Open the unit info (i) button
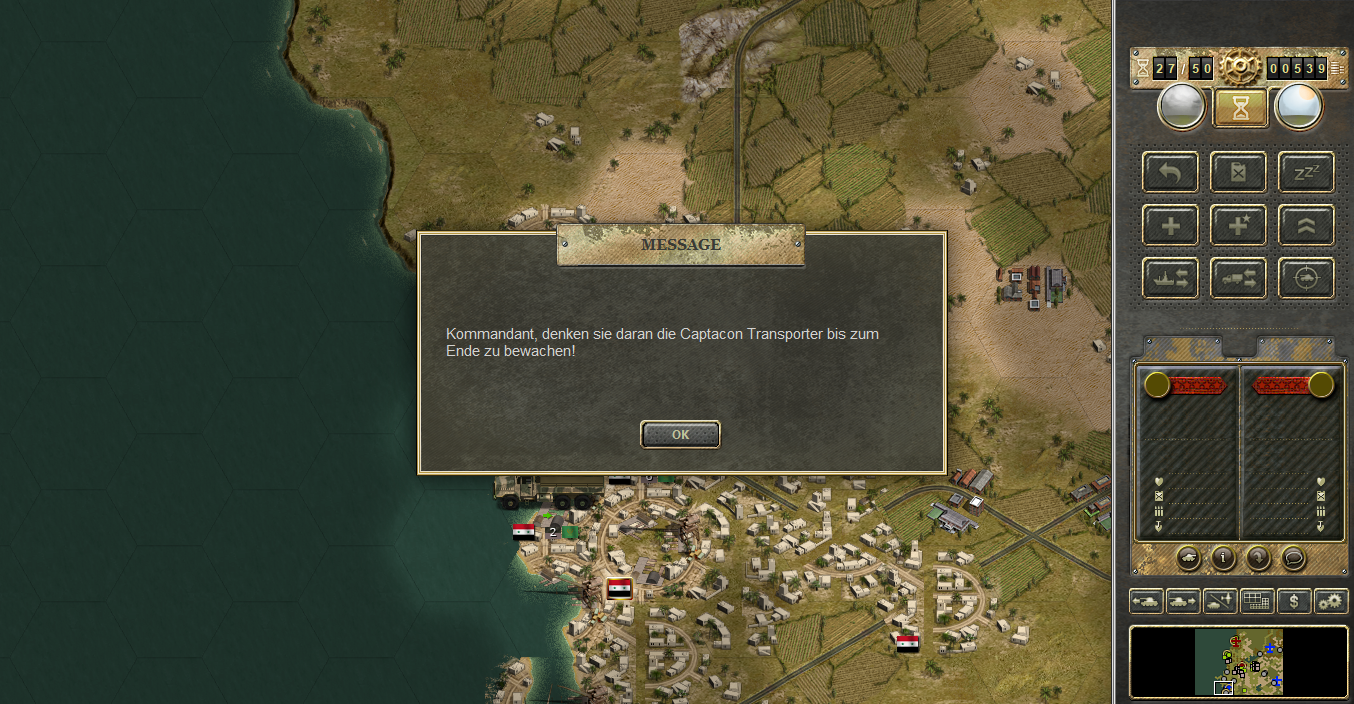 click(x=1222, y=558)
